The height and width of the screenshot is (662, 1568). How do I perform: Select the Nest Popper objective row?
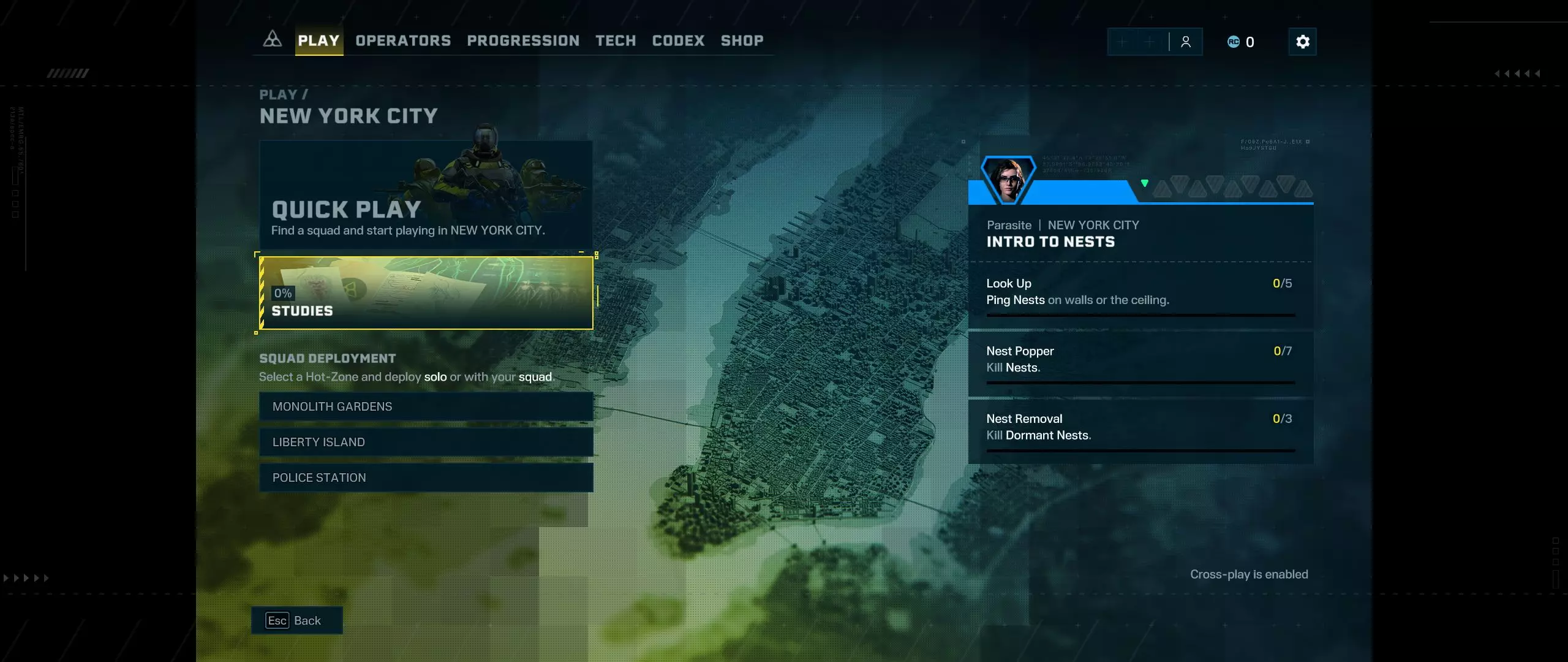pos(1140,360)
